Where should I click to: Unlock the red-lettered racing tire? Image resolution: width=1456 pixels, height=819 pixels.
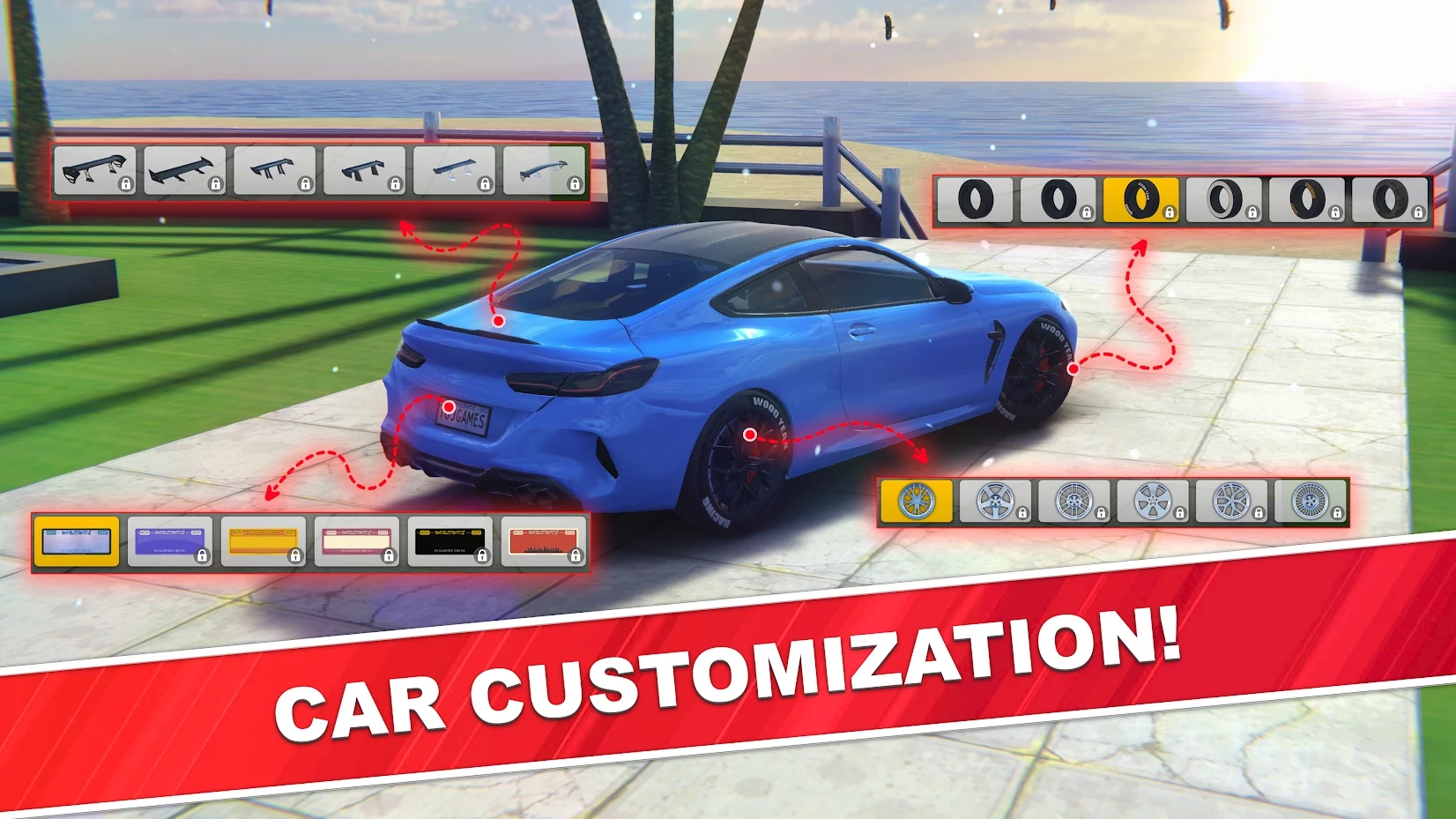[x=1306, y=201]
